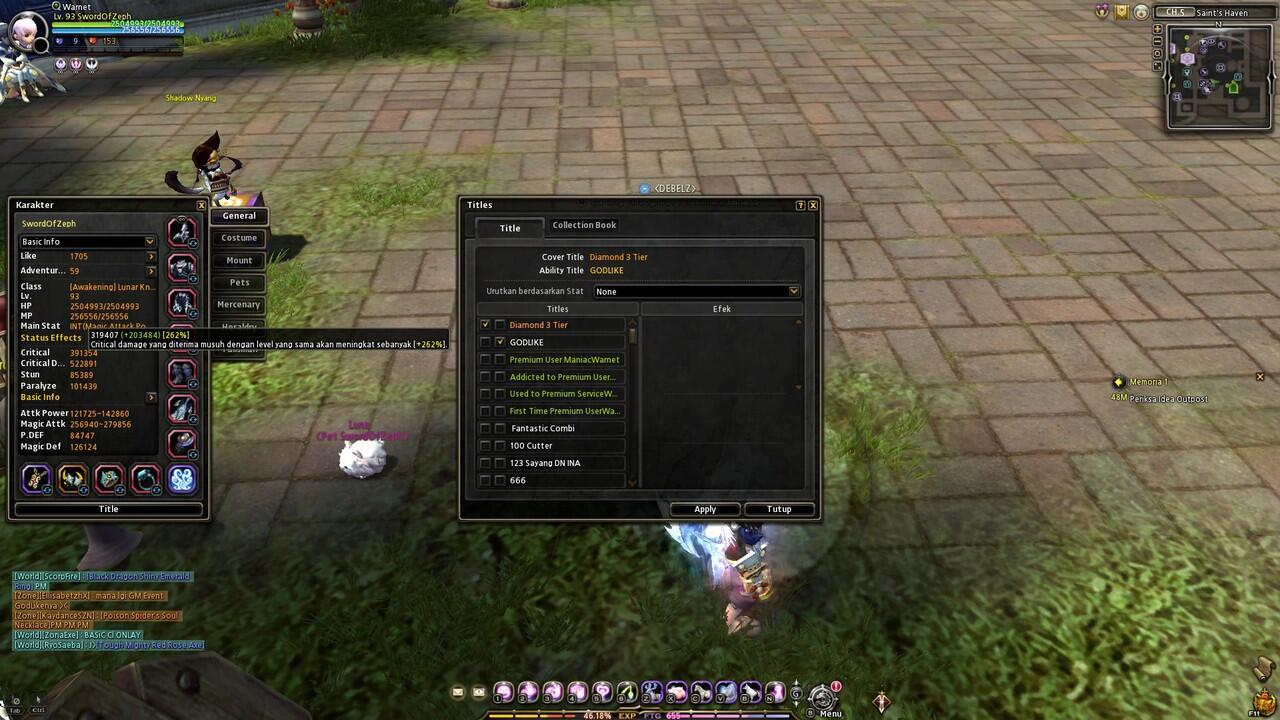This screenshot has height=720, width=1280.
Task: Switch to the Mount tab
Action: click(239, 260)
